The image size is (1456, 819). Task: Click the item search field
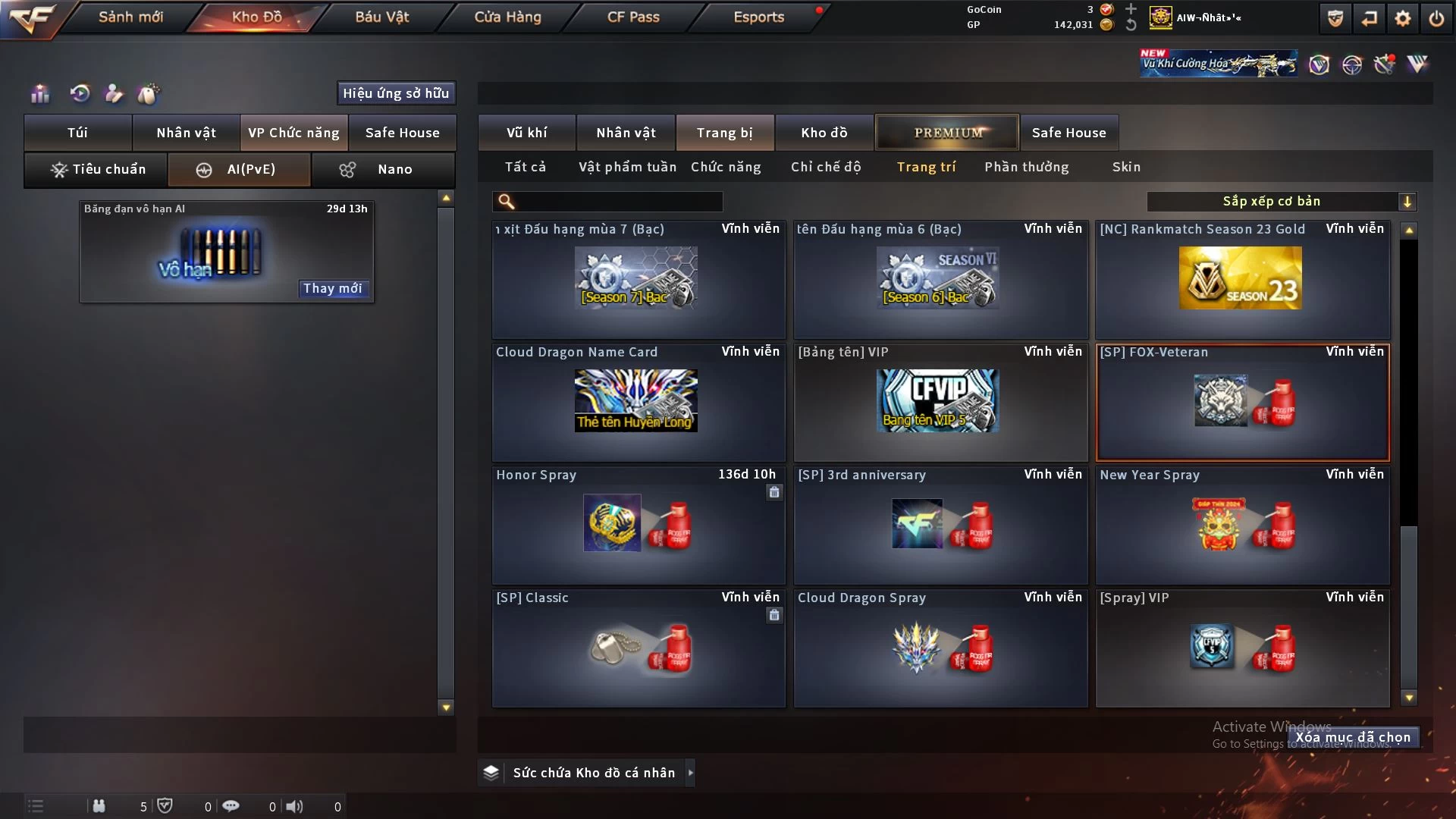[x=618, y=201]
